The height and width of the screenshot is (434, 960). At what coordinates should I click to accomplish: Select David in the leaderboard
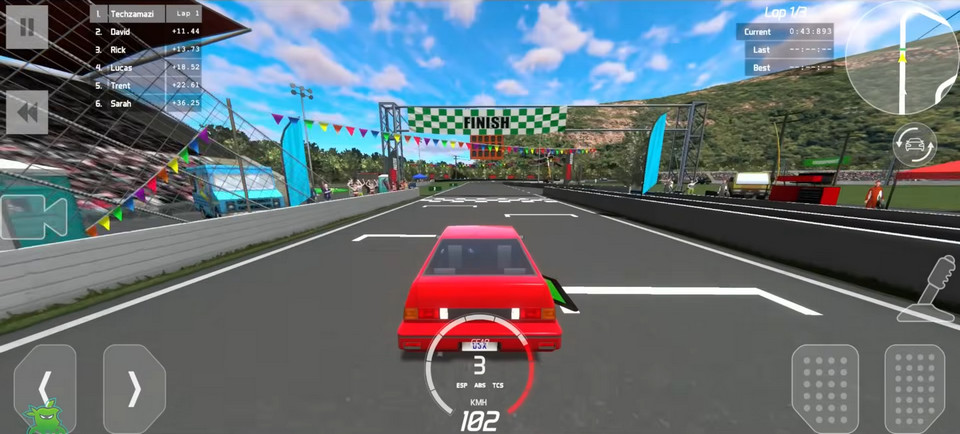point(146,32)
